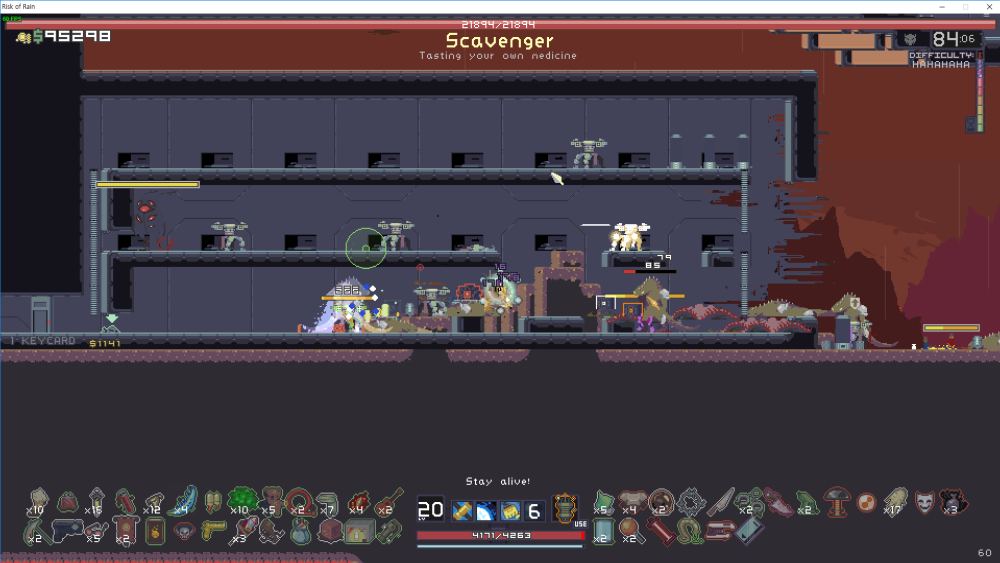Click the green frog item icon

[x=806, y=501]
